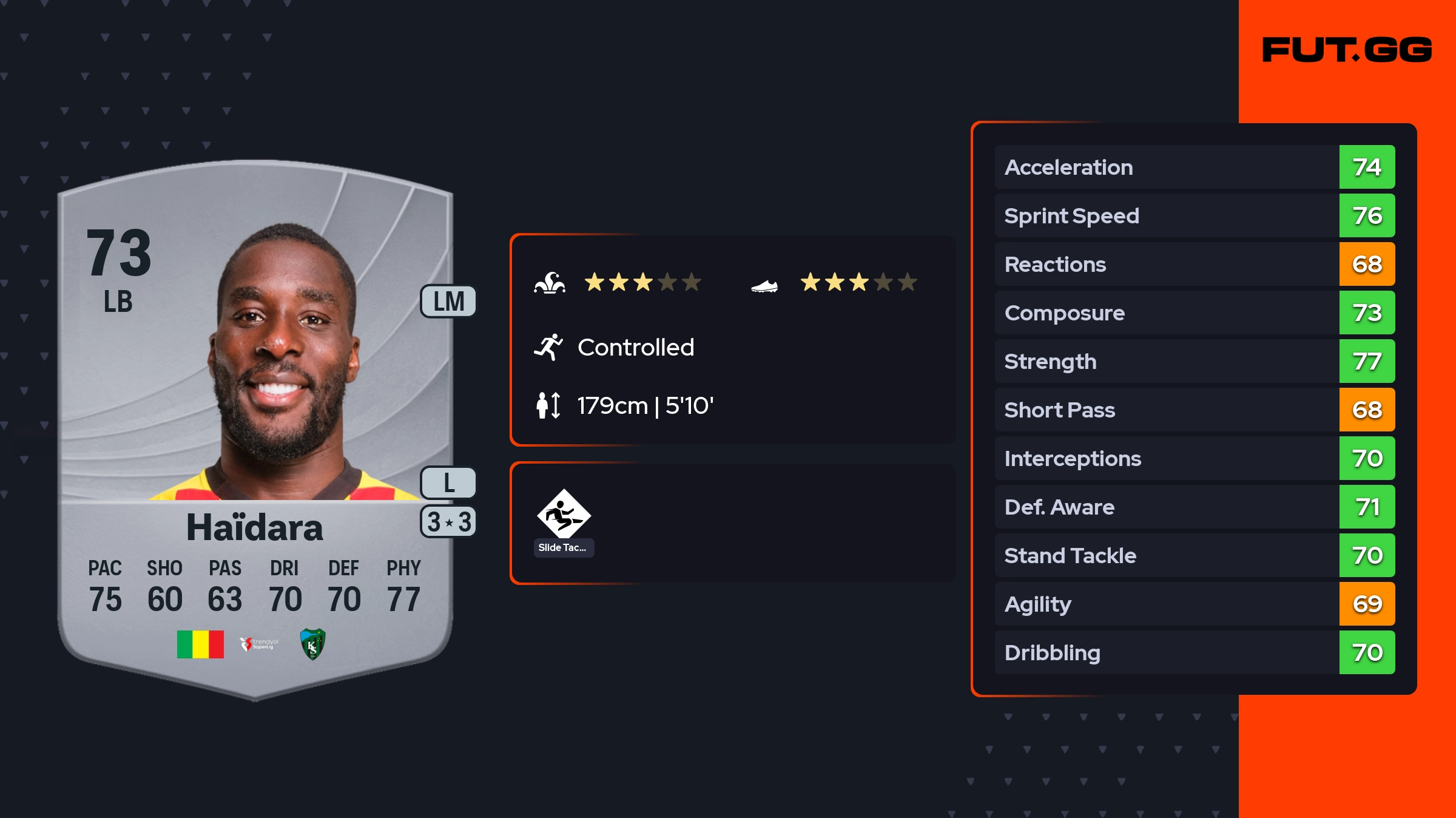Click the Def. Aware stat row

coord(1194,507)
